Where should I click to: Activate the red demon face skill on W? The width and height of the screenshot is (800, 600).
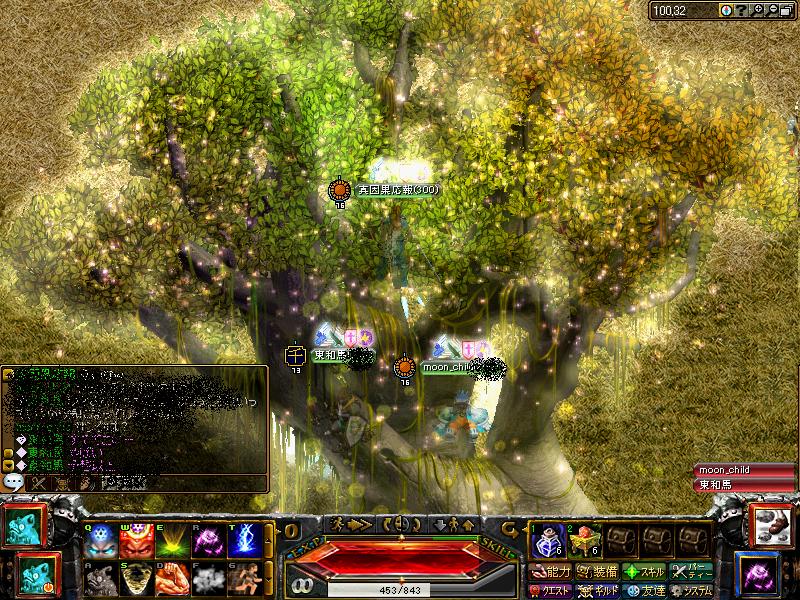click(137, 541)
